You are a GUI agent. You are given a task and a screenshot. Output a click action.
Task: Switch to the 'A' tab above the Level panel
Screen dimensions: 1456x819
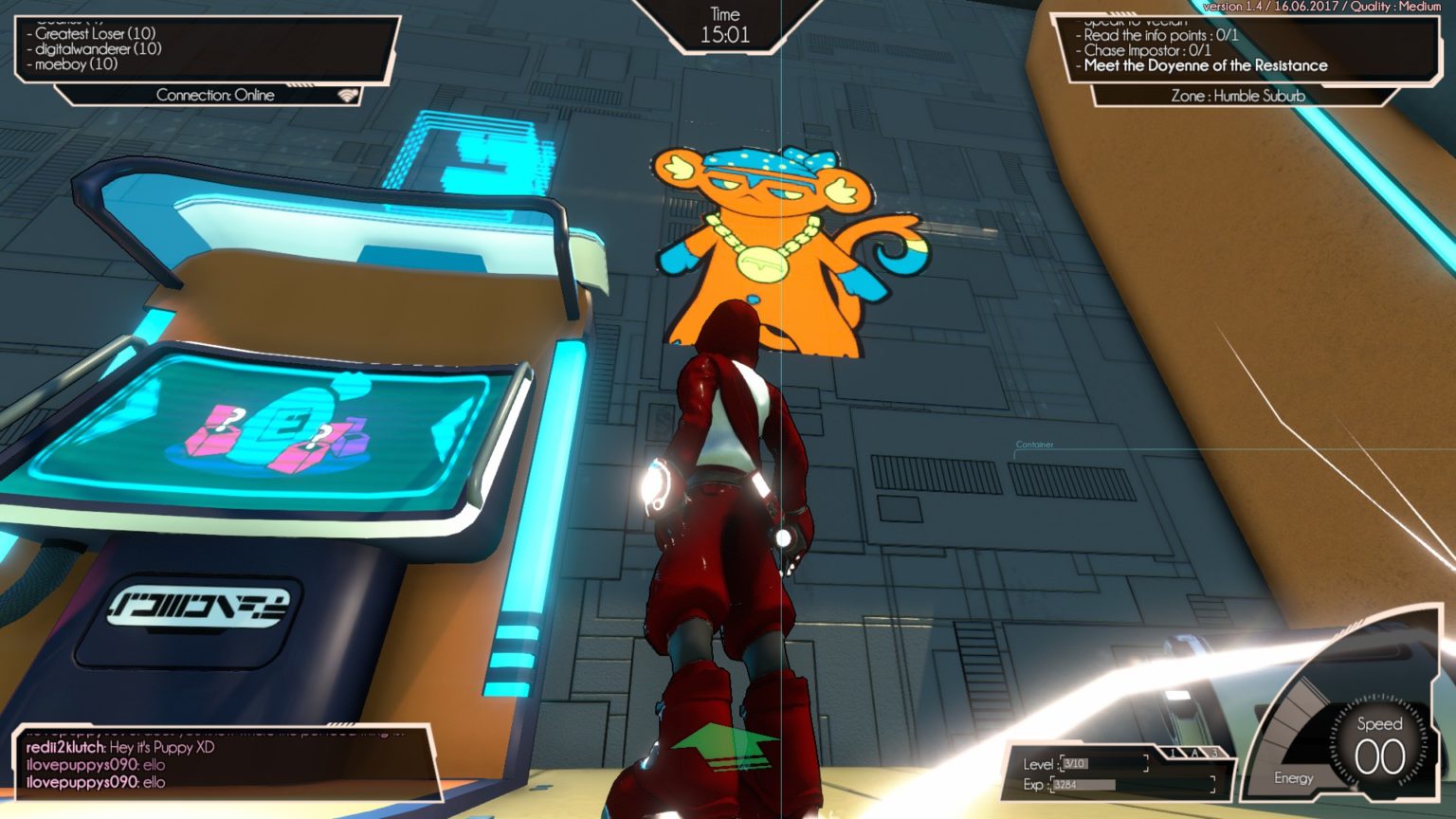(x=1194, y=753)
